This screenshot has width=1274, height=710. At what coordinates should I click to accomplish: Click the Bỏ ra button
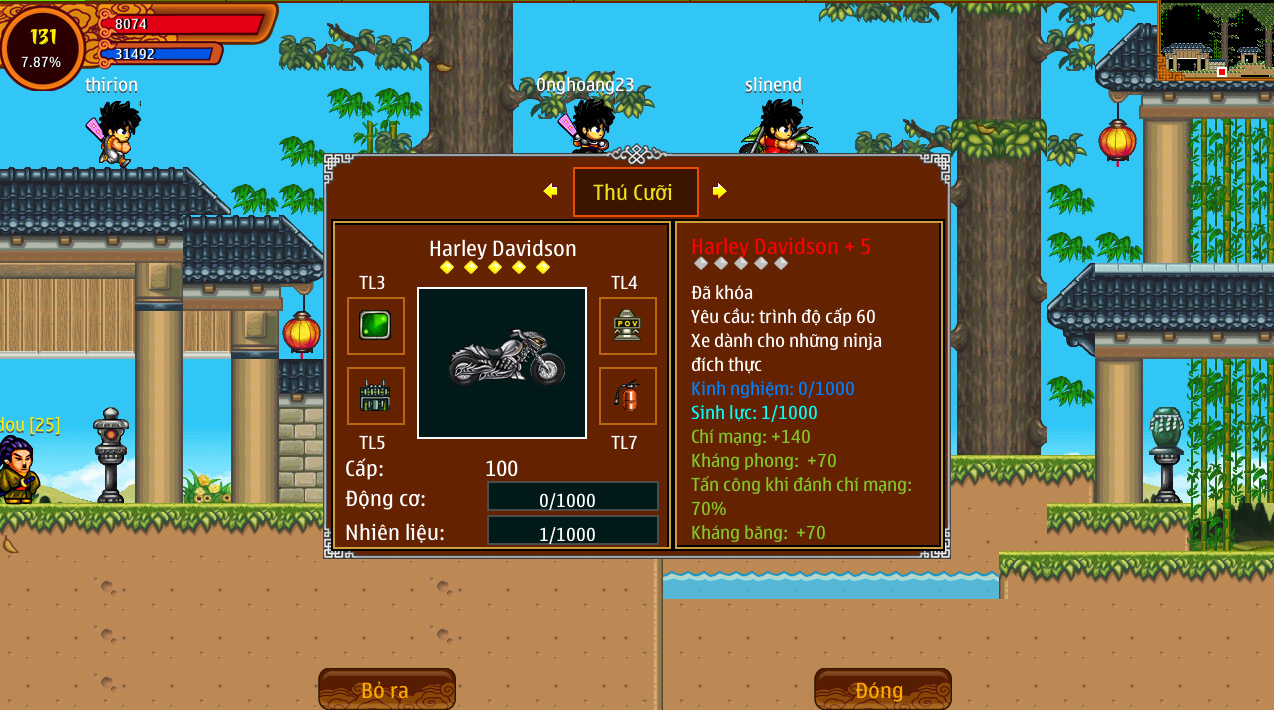[x=386, y=690]
